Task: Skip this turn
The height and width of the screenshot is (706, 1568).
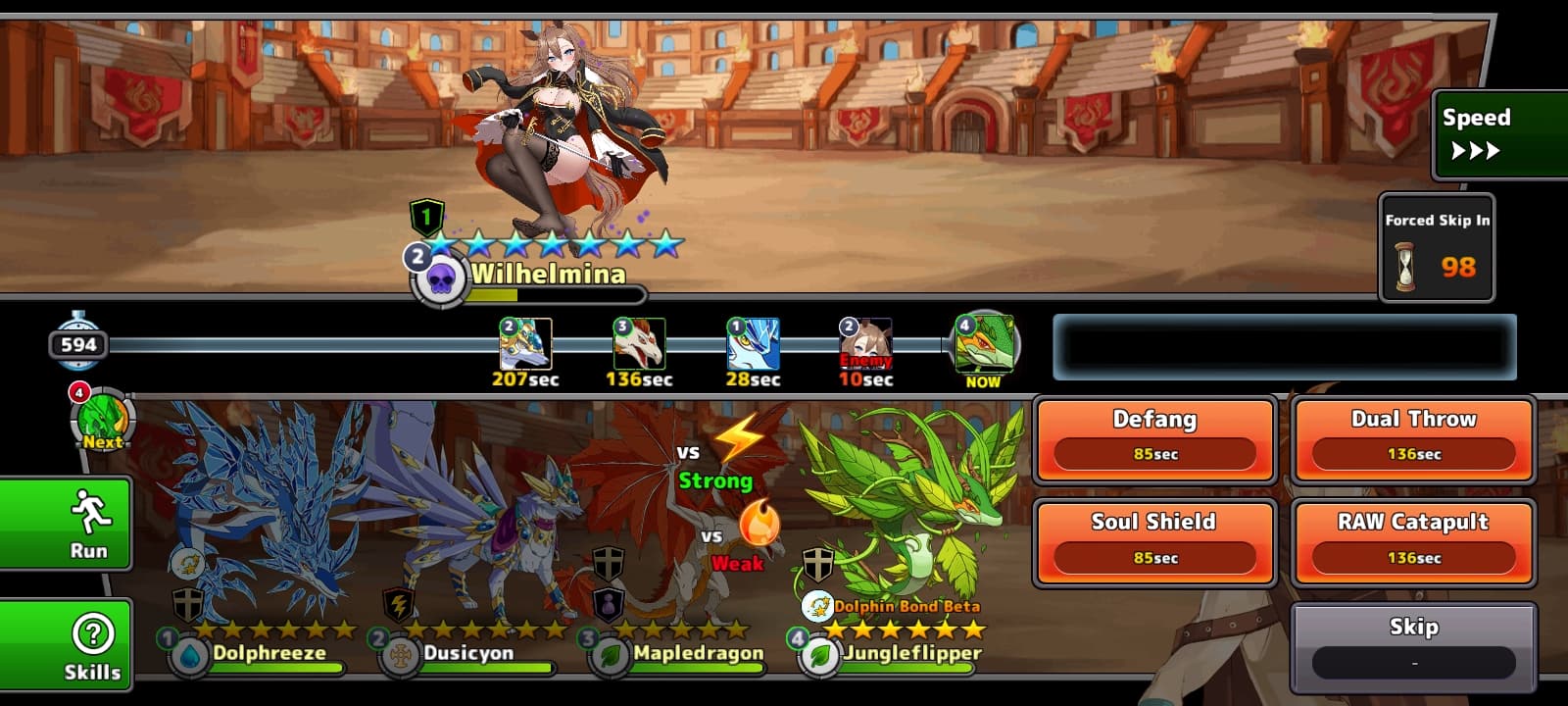Action: [1413, 647]
